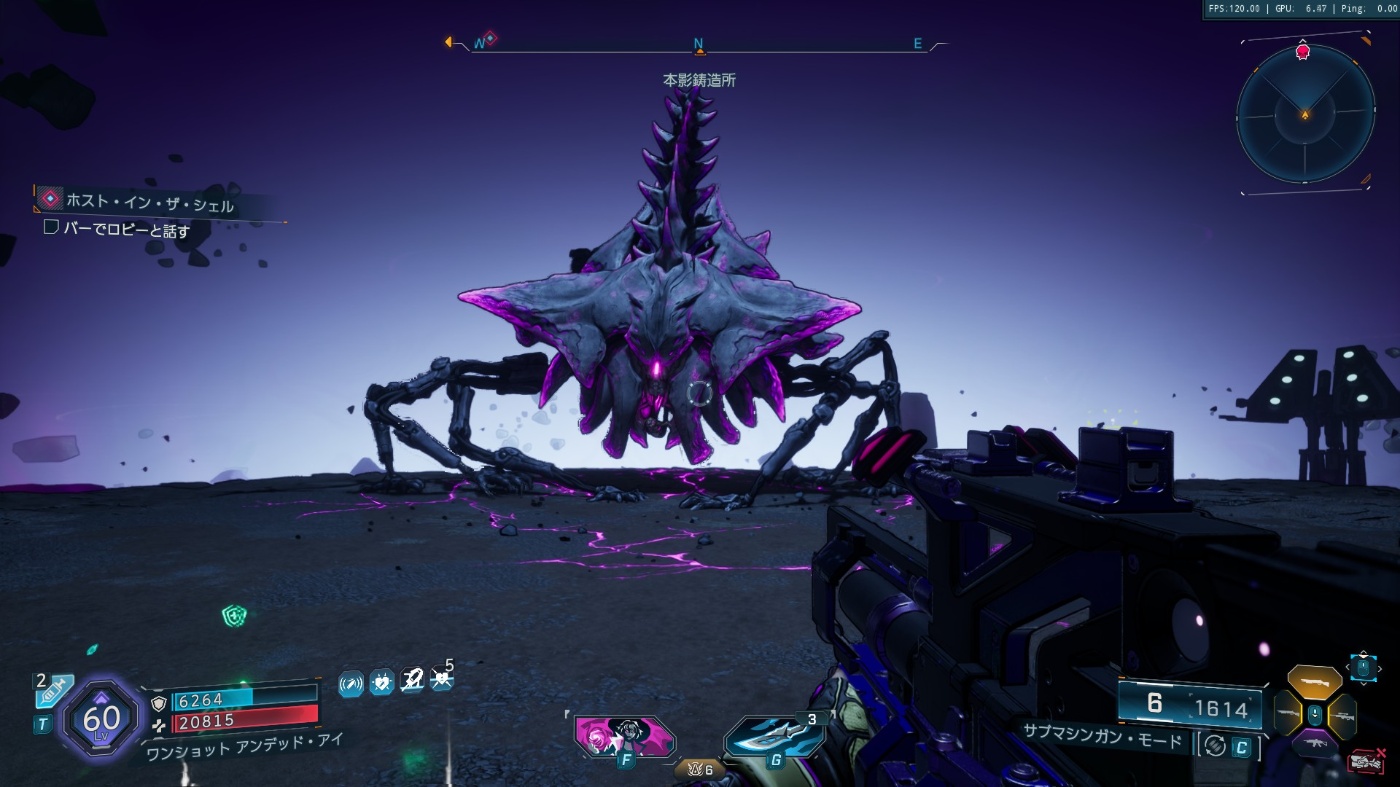Toggle the サブマシンガン・モード weapon mode icon
The image size is (1400, 787).
tap(1216, 746)
